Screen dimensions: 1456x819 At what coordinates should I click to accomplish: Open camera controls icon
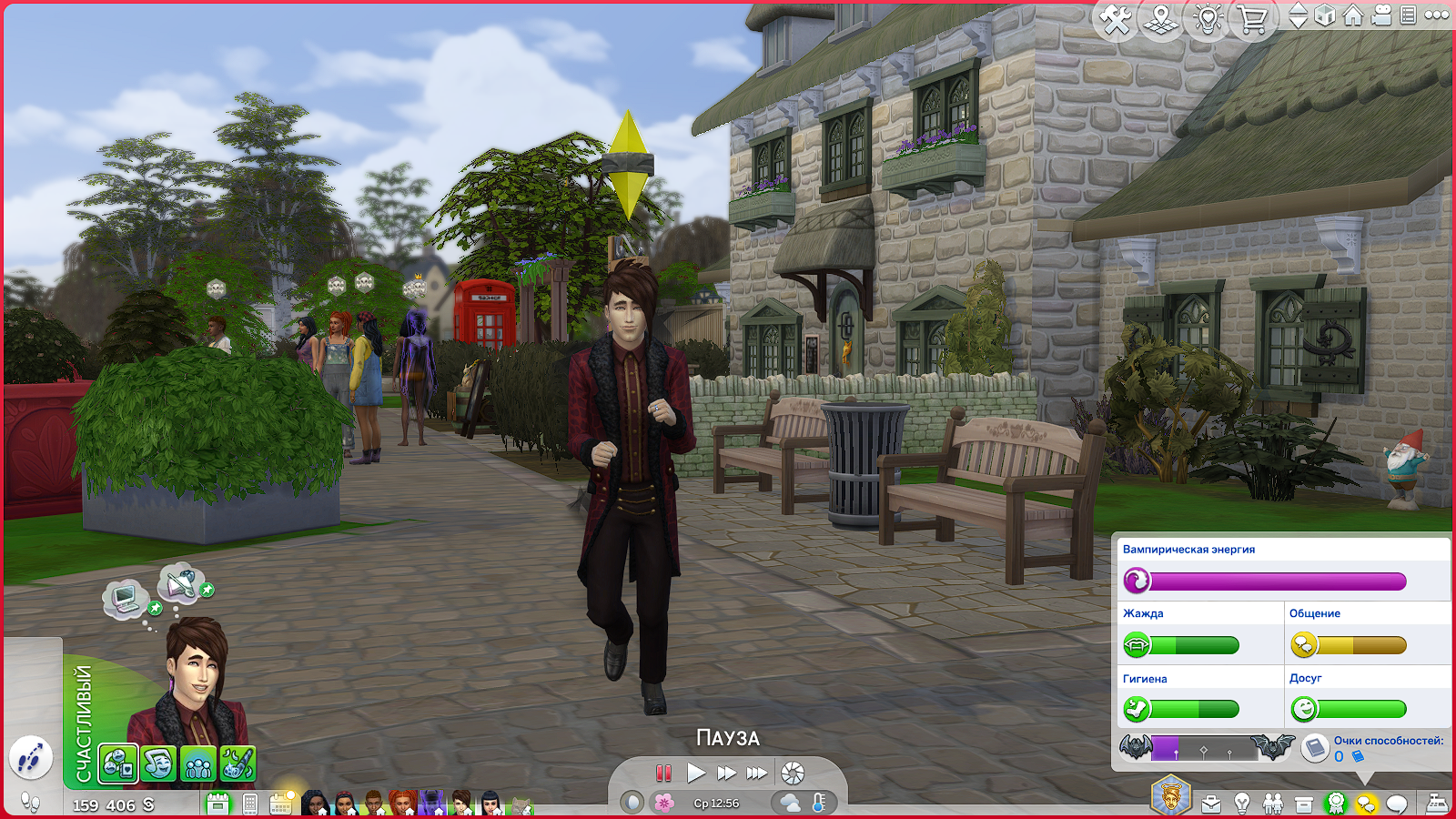(1381, 15)
